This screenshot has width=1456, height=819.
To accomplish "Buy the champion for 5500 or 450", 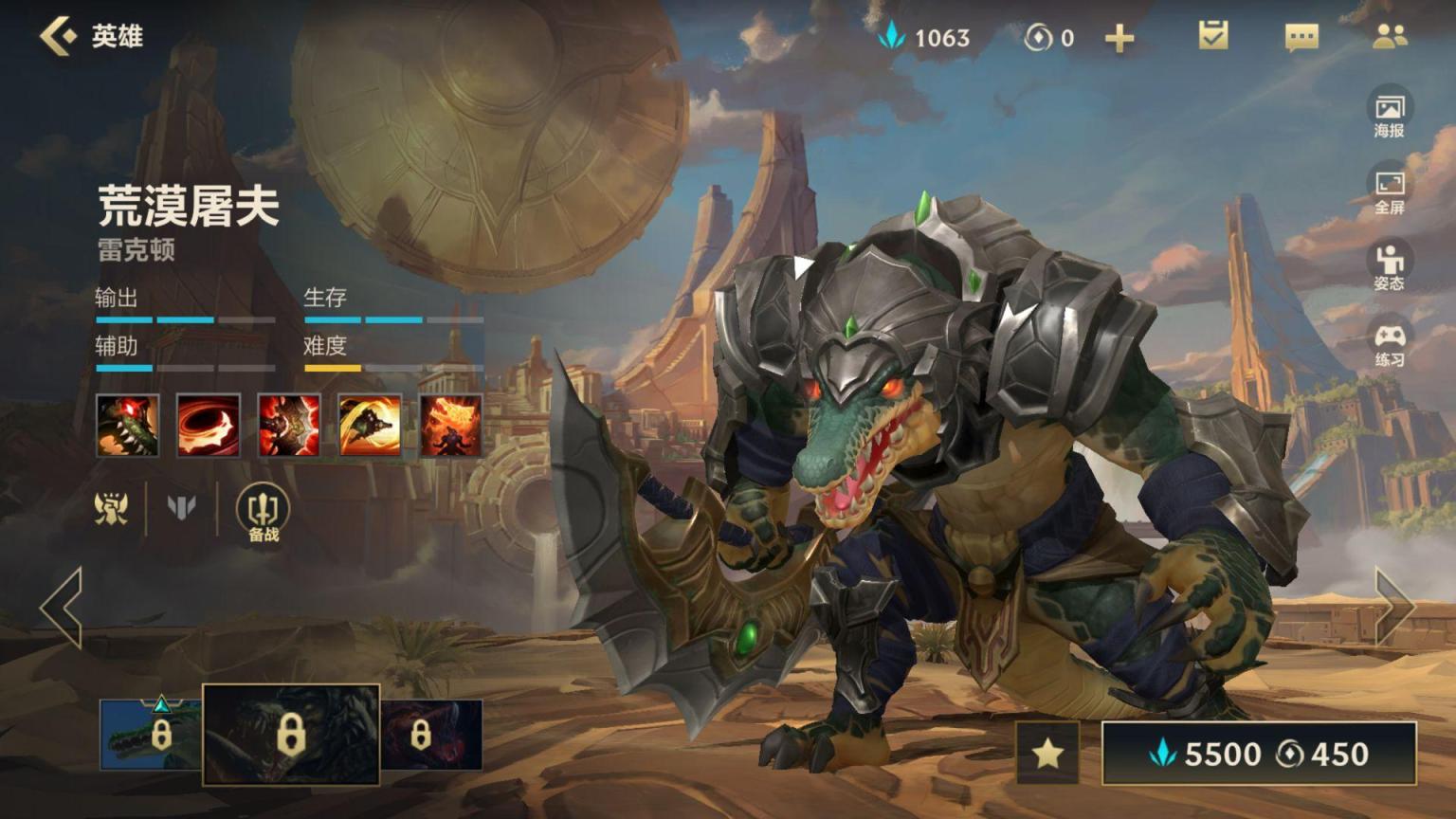I will tap(1259, 754).
